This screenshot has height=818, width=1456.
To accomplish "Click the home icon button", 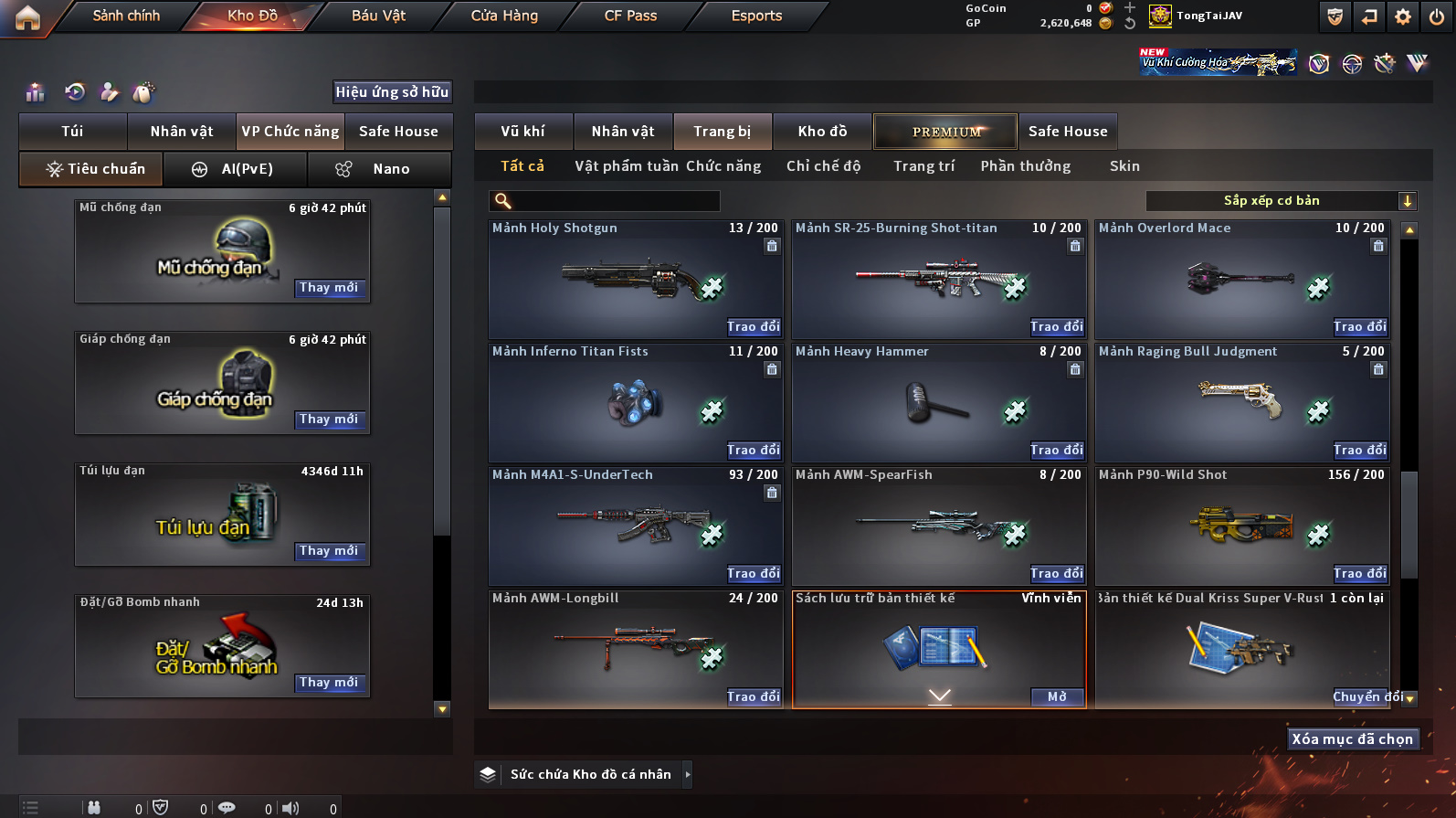I will click(x=27, y=17).
